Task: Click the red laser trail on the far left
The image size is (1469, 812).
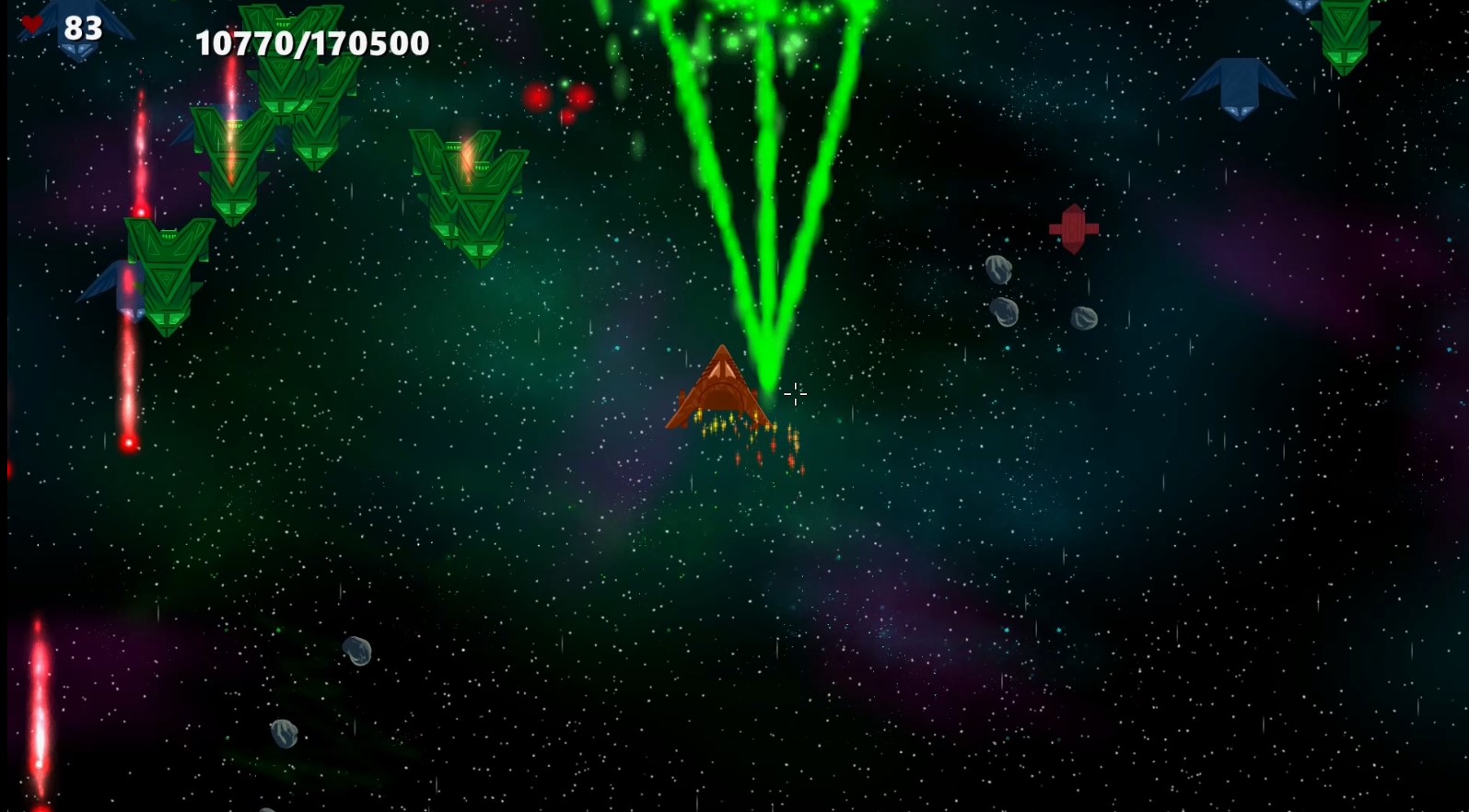Action: [136, 184]
